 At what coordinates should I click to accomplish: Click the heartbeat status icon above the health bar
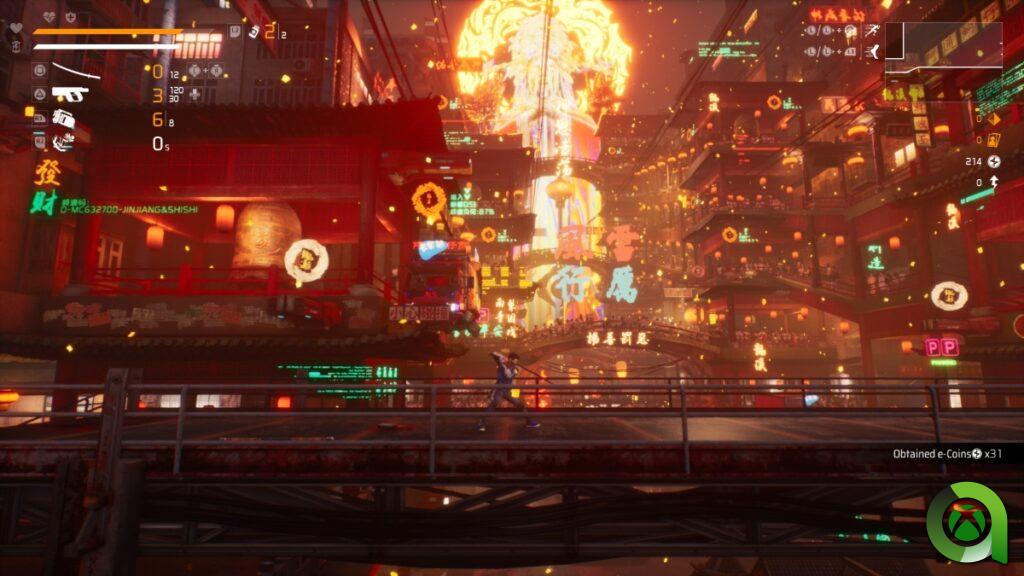[x=47, y=17]
